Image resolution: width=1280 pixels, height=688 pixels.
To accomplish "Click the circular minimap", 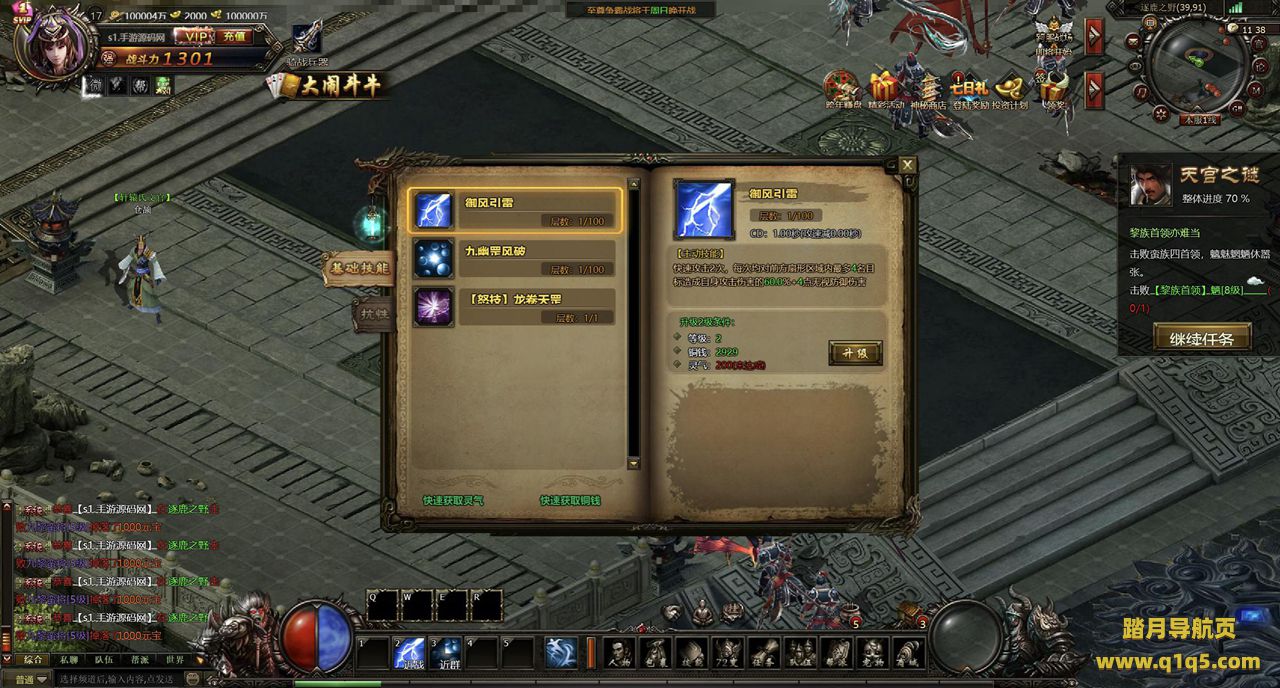I will 1198,66.
